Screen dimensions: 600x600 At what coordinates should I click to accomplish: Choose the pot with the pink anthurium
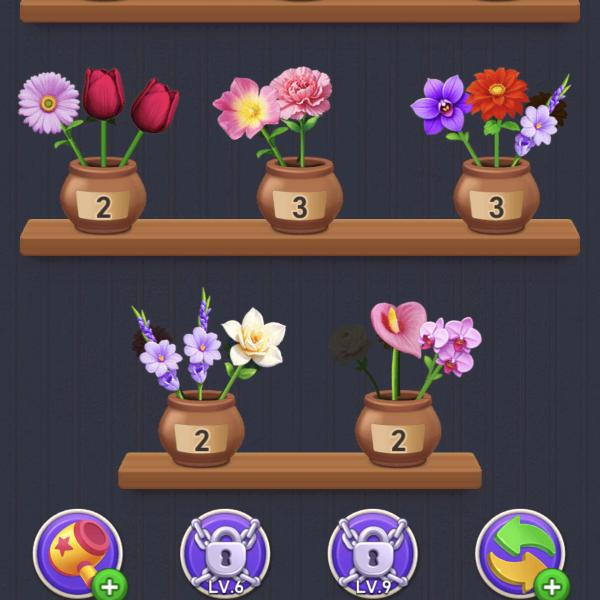(398, 429)
